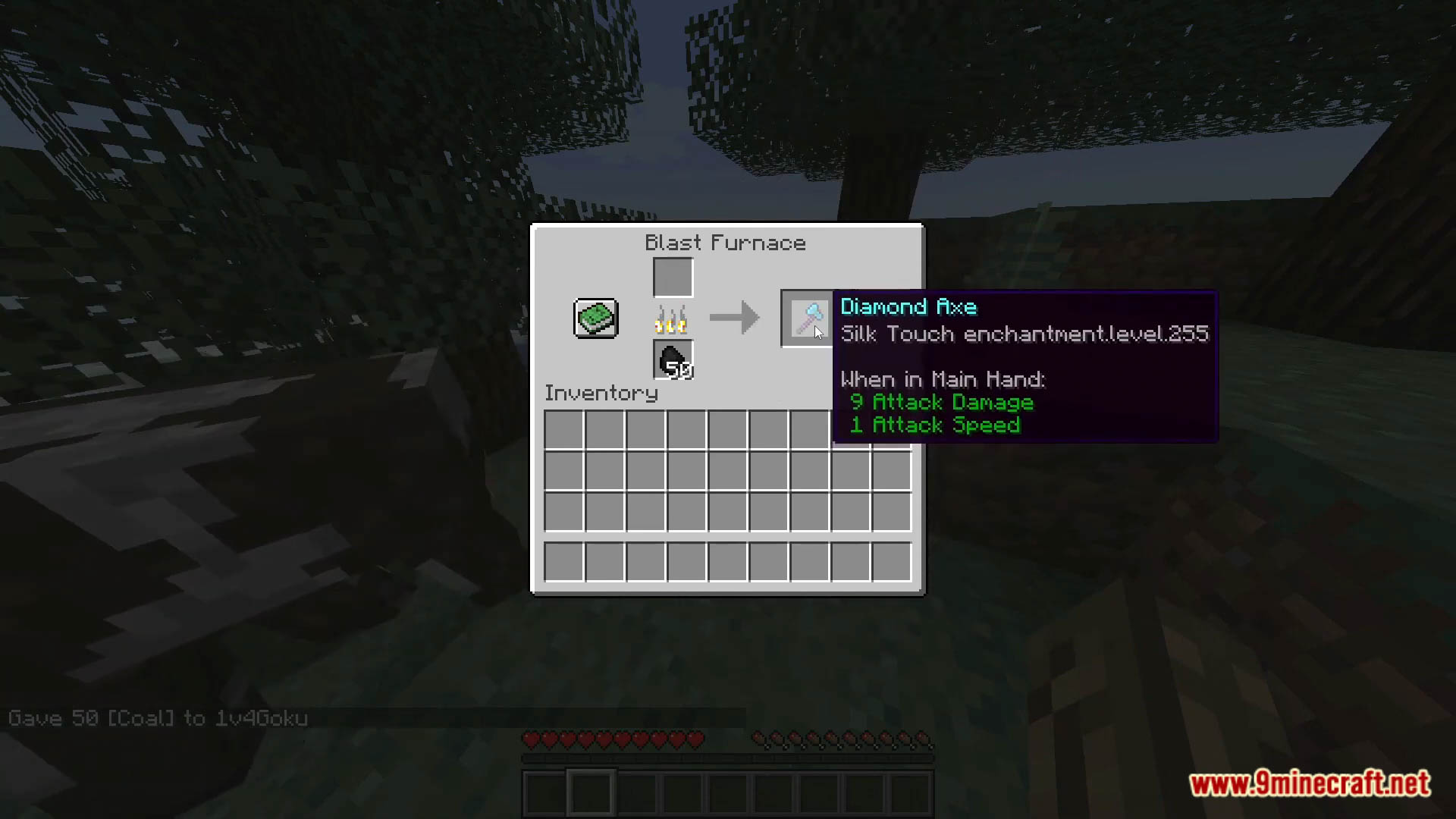The width and height of the screenshot is (1456, 819).
Task: Click the flame smelting indicator
Action: point(670,320)
